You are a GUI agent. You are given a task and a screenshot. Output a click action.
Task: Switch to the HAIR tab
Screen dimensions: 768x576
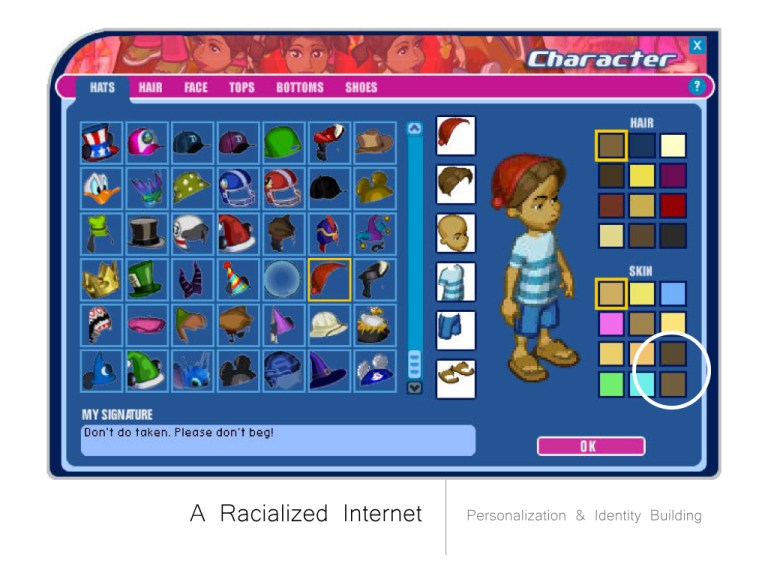[150, 87]
